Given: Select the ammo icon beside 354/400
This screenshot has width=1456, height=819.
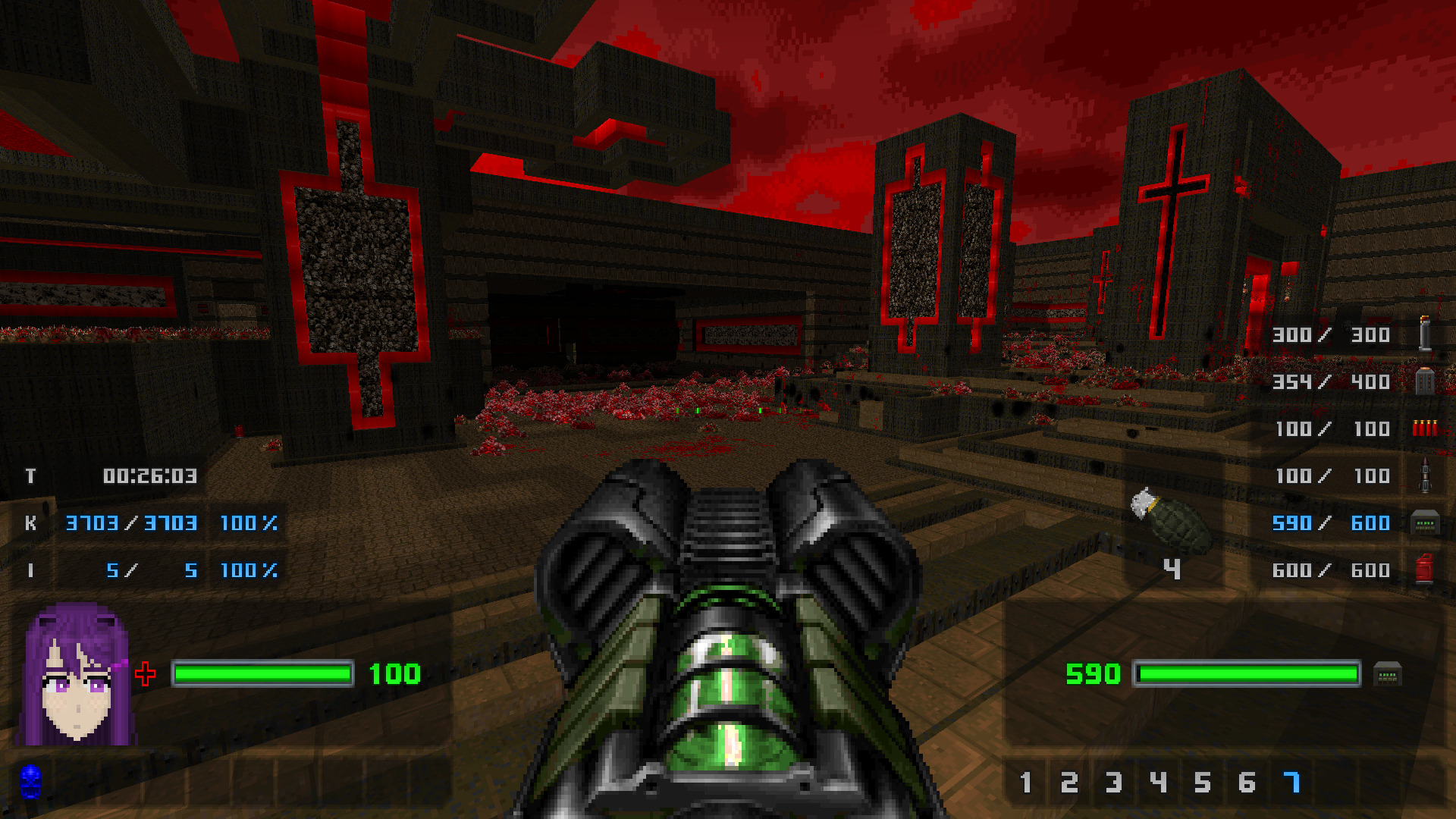Looking at the screenshot, I should pos(1424,381).
